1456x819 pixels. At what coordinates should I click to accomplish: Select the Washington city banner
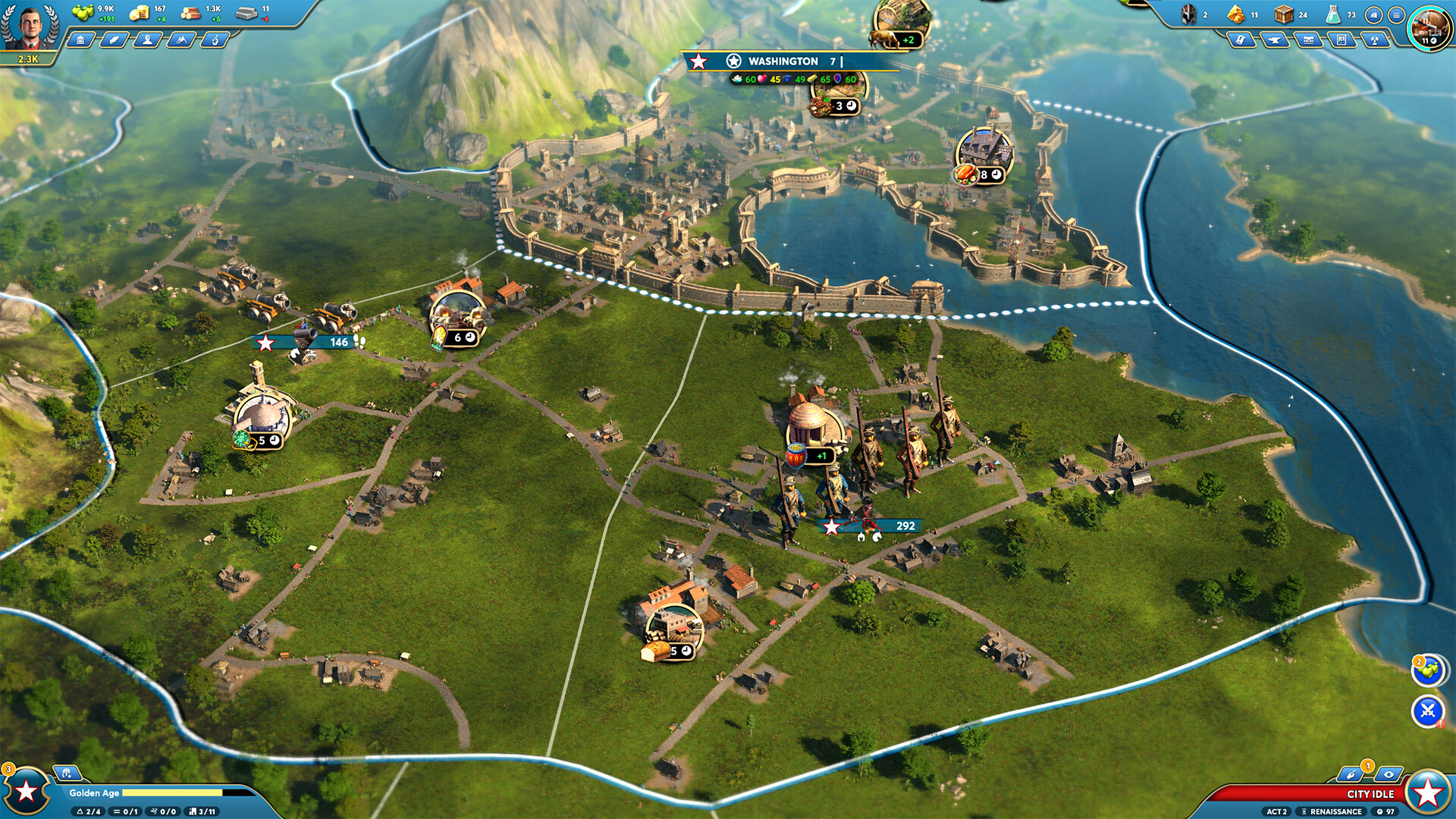(x=784, y=61)
